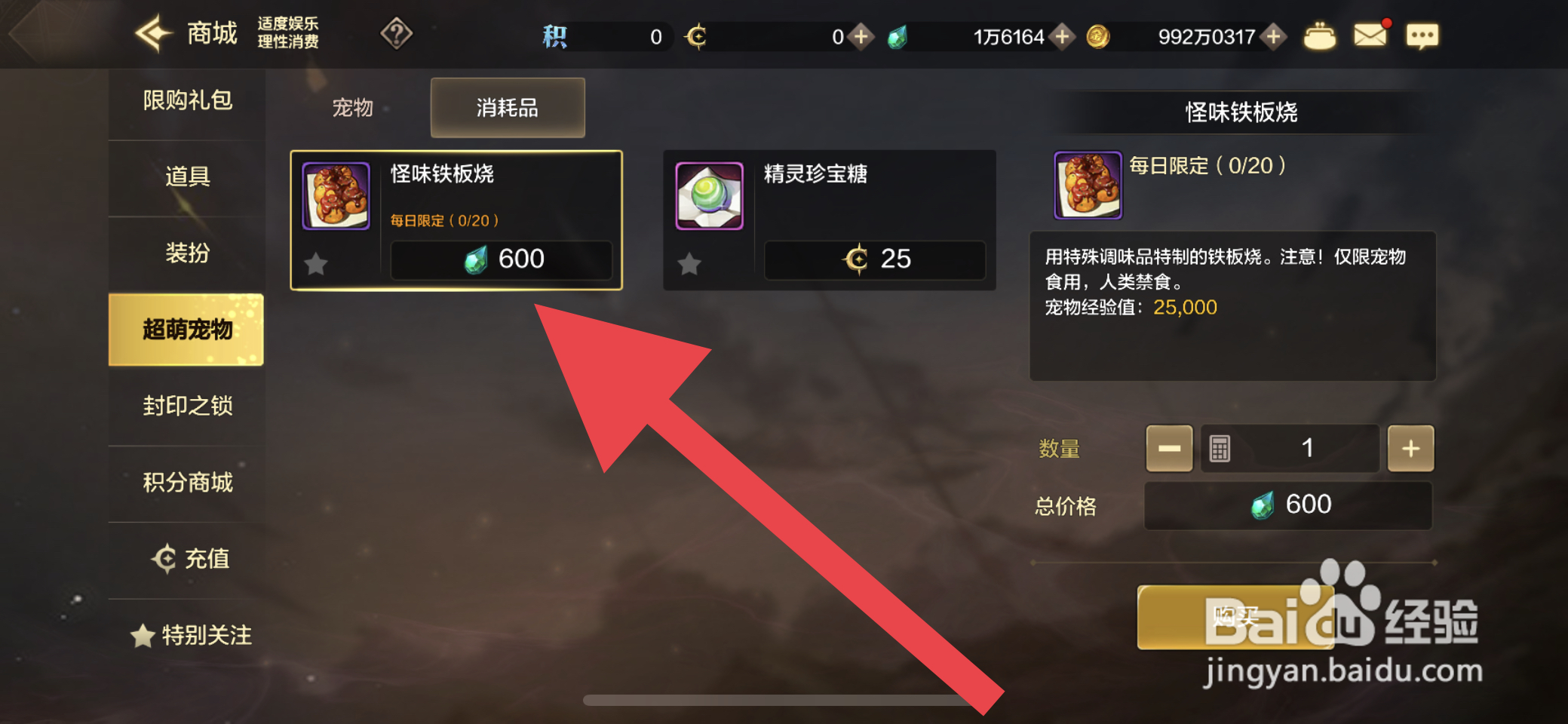
Task: Open the wallet icon in the top bar
Action: 1319,34
